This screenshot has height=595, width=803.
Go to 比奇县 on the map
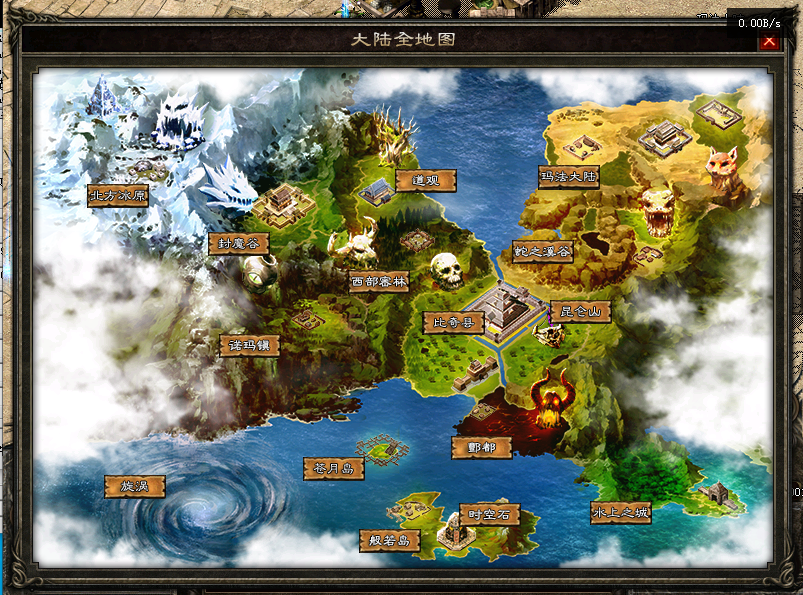[x=453, y=322]
